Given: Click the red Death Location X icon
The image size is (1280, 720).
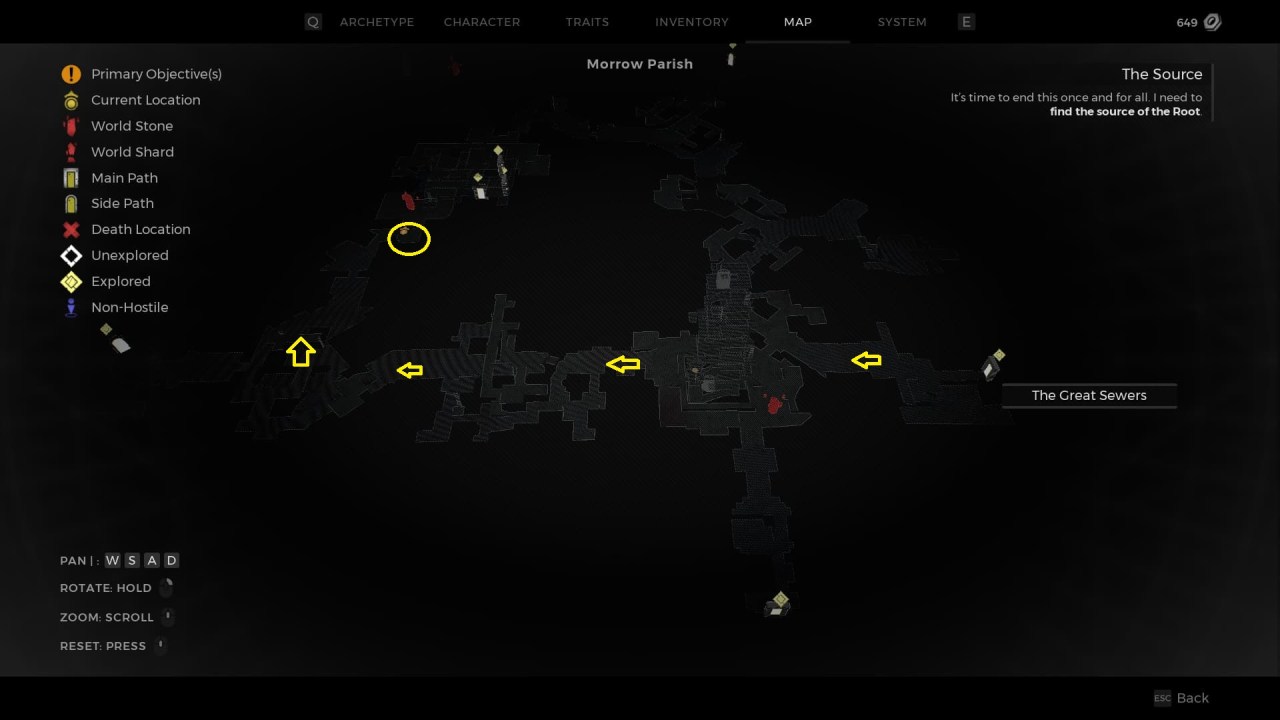Looking at the screenshot, I should 70,229.
